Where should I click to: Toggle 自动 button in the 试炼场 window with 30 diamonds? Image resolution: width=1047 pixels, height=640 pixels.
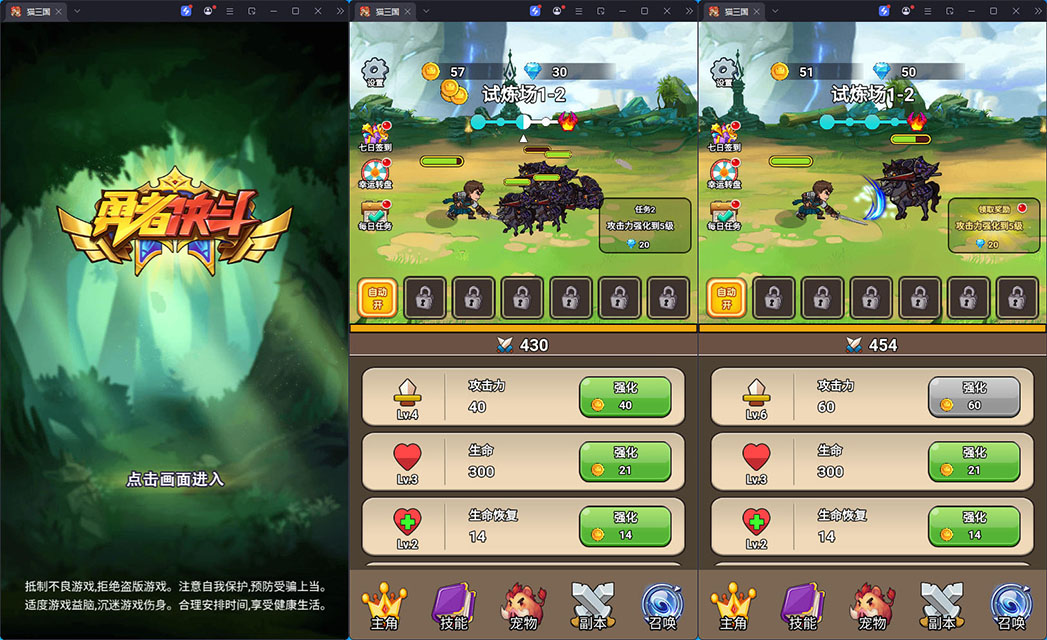point(377,298)
